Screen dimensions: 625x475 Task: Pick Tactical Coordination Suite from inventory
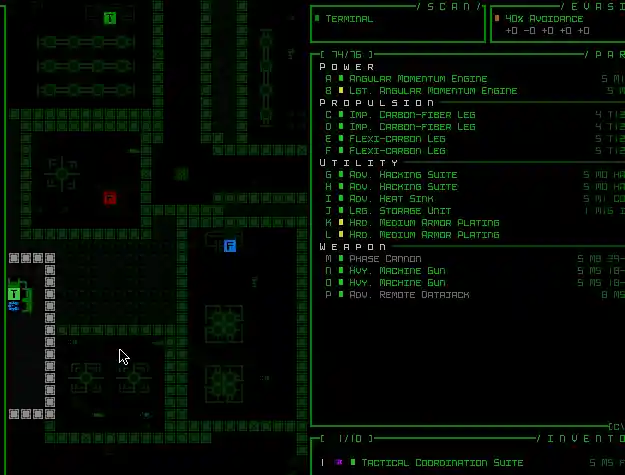coord(442,463)
